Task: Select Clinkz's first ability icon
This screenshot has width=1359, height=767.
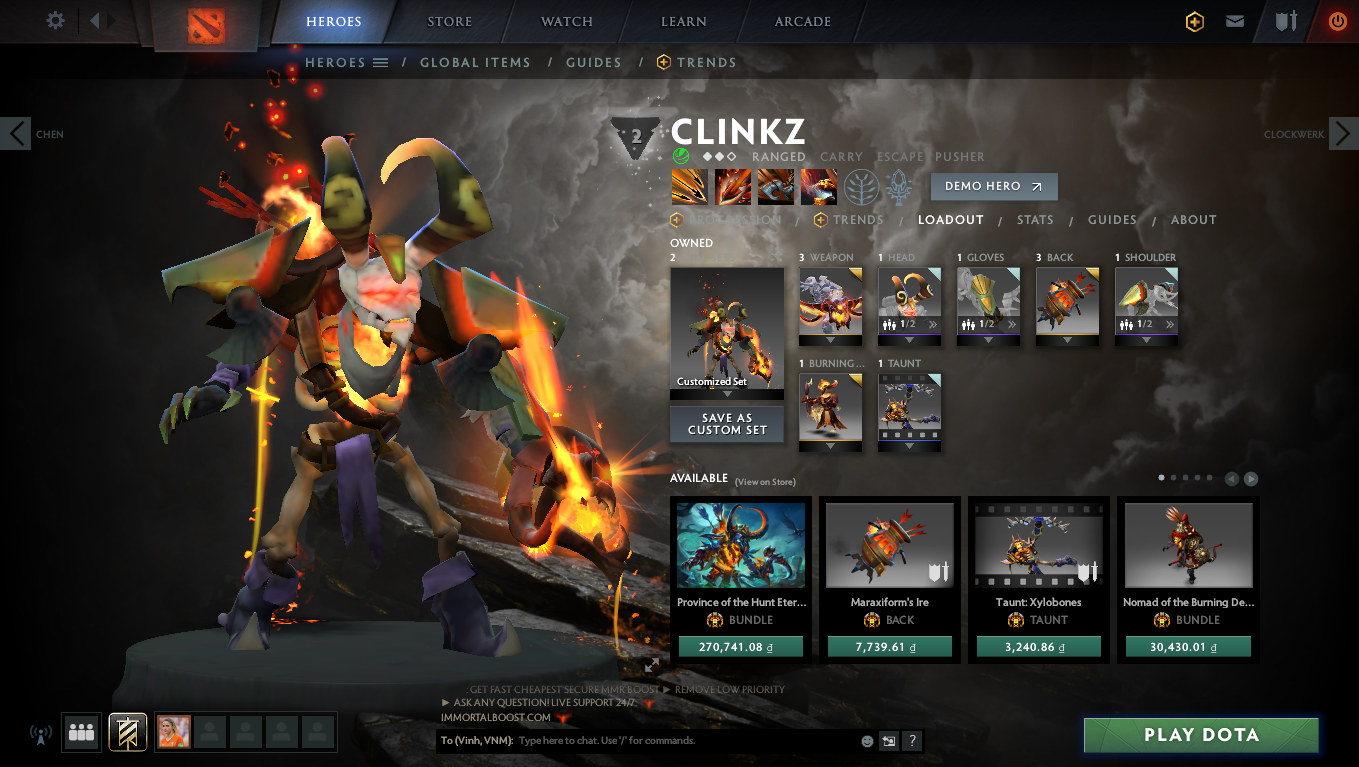Action: [690, 186]
